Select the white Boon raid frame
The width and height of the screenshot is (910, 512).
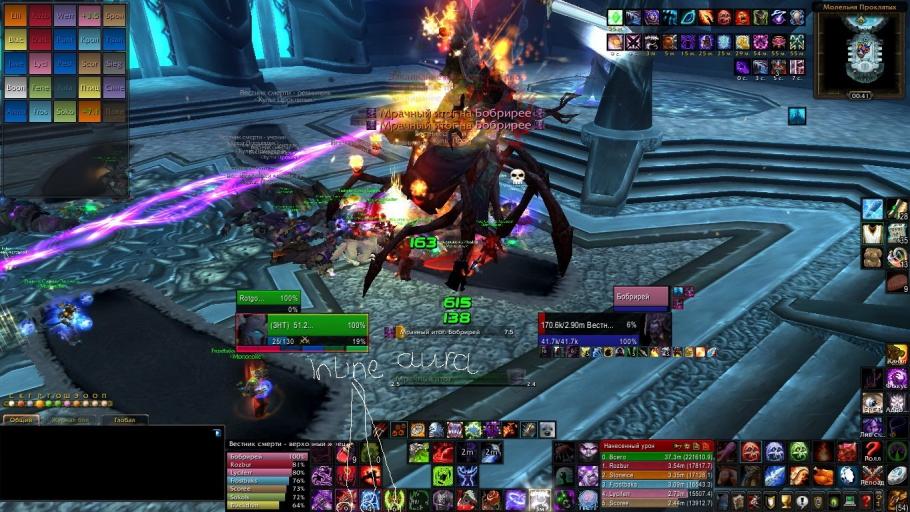16,88
